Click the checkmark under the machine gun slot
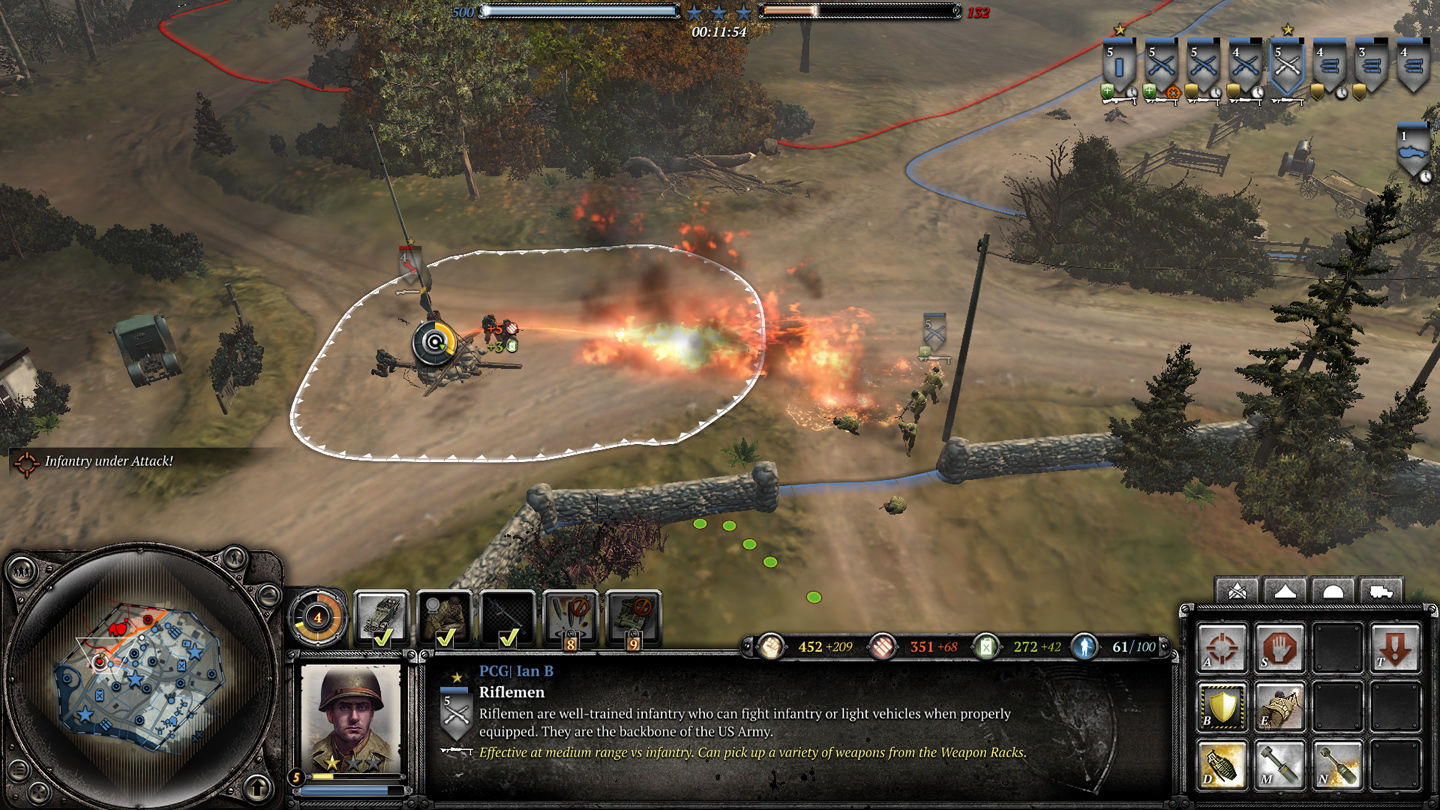 click(508, 637)
